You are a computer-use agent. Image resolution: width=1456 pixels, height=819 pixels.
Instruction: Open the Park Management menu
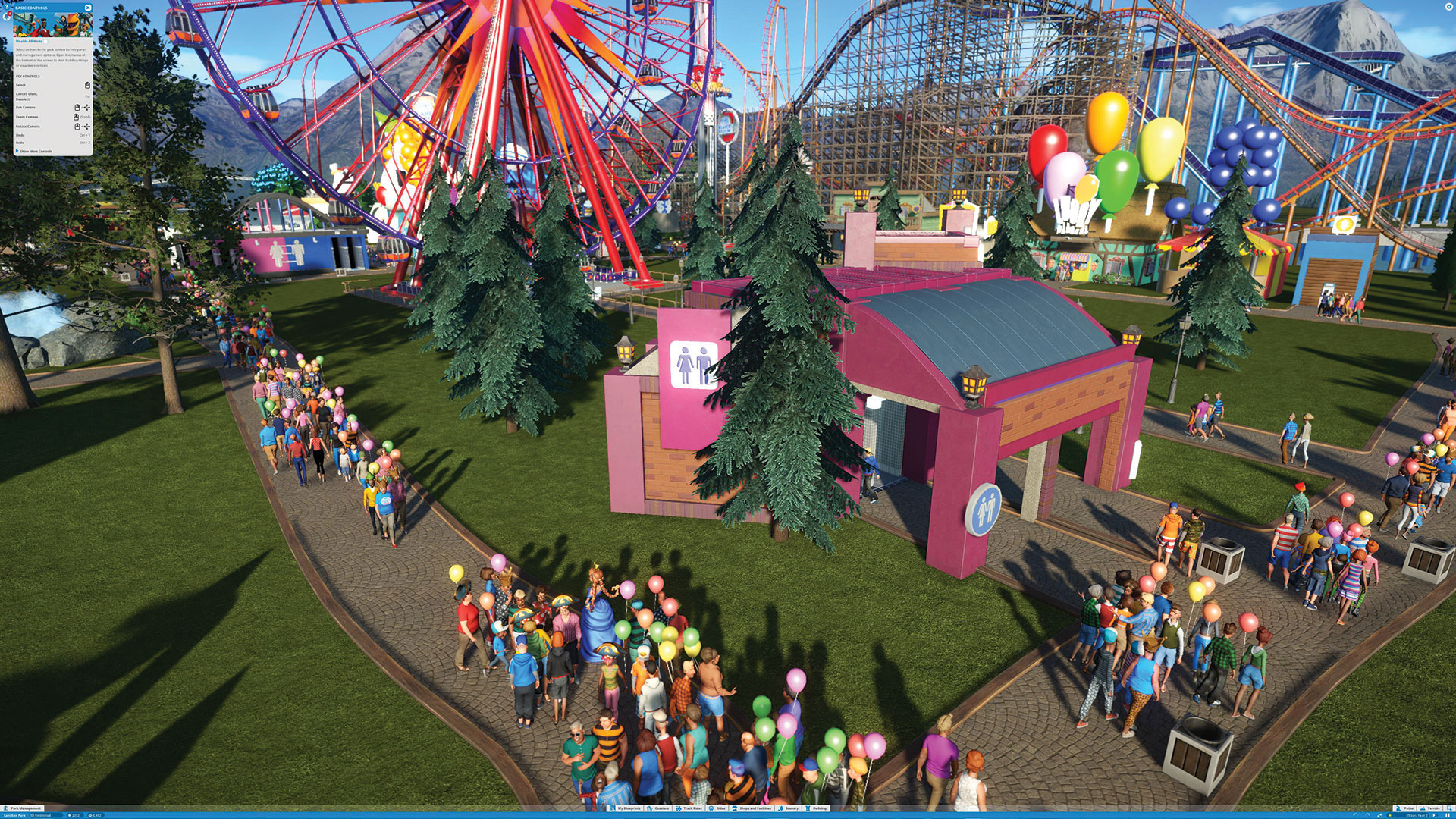(24, 808)
